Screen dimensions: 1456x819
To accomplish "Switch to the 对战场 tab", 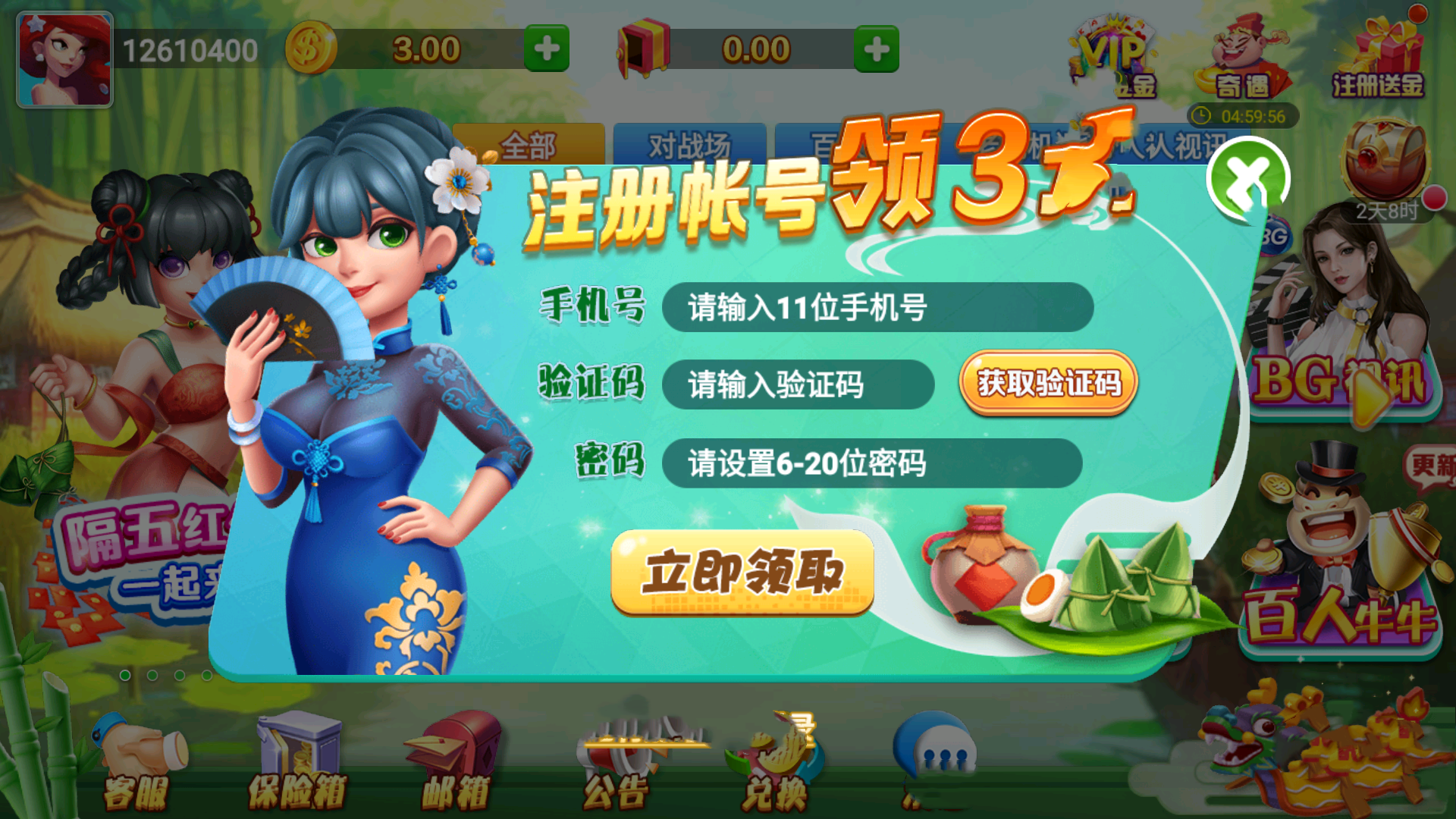I will click(x=690, y=144).
